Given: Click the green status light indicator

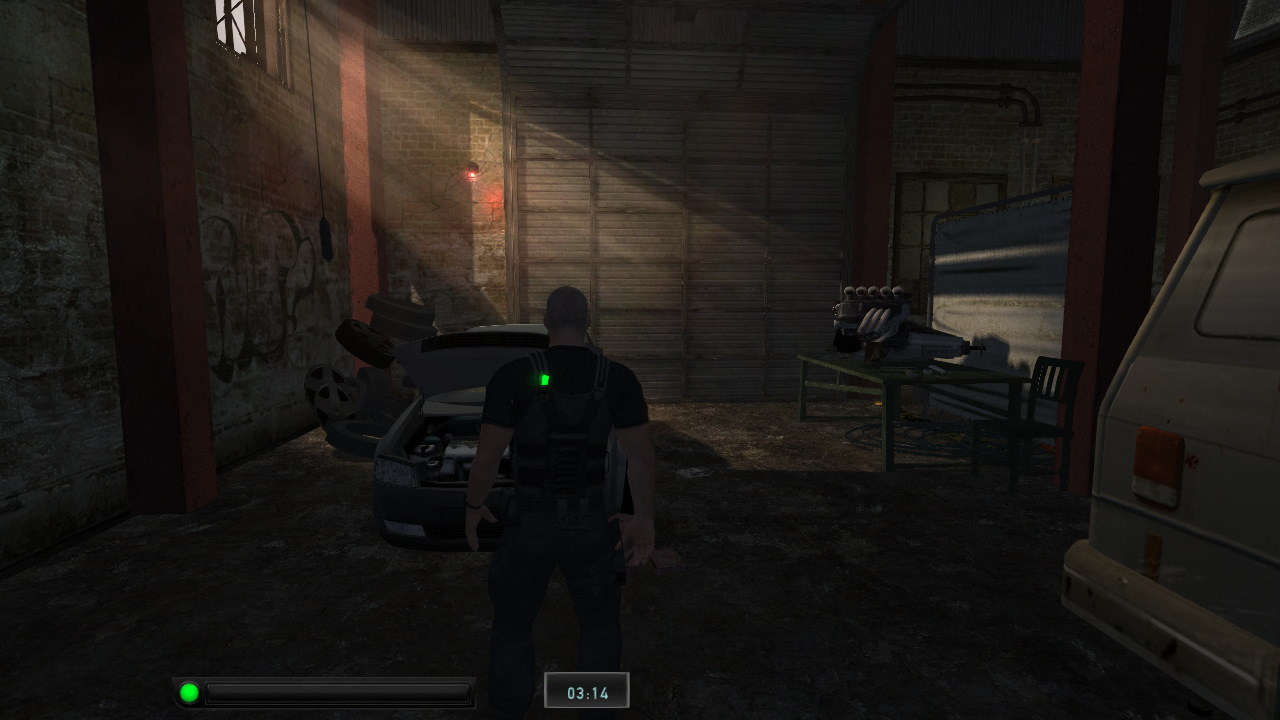Looking at the screenshot, I should (187, 689).
